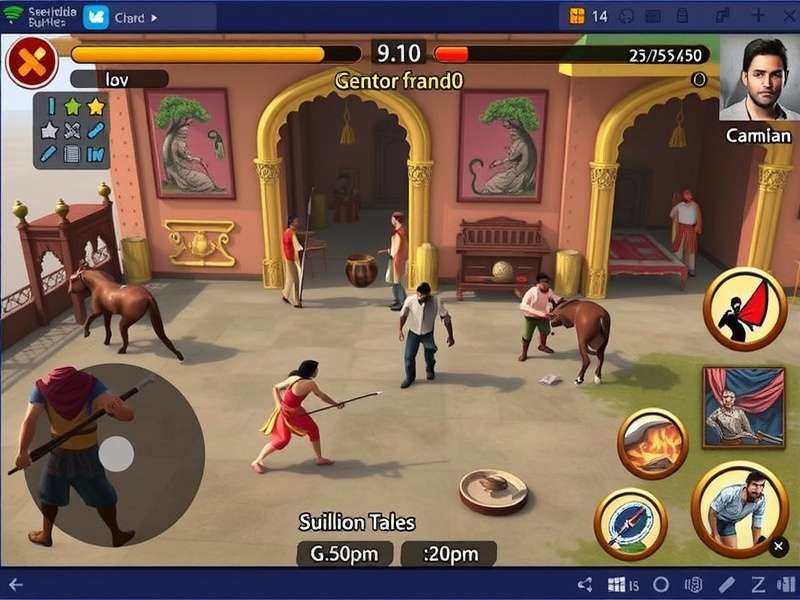
Task: Go back with the emulator arrow button
Action: (x=17, y=584)
